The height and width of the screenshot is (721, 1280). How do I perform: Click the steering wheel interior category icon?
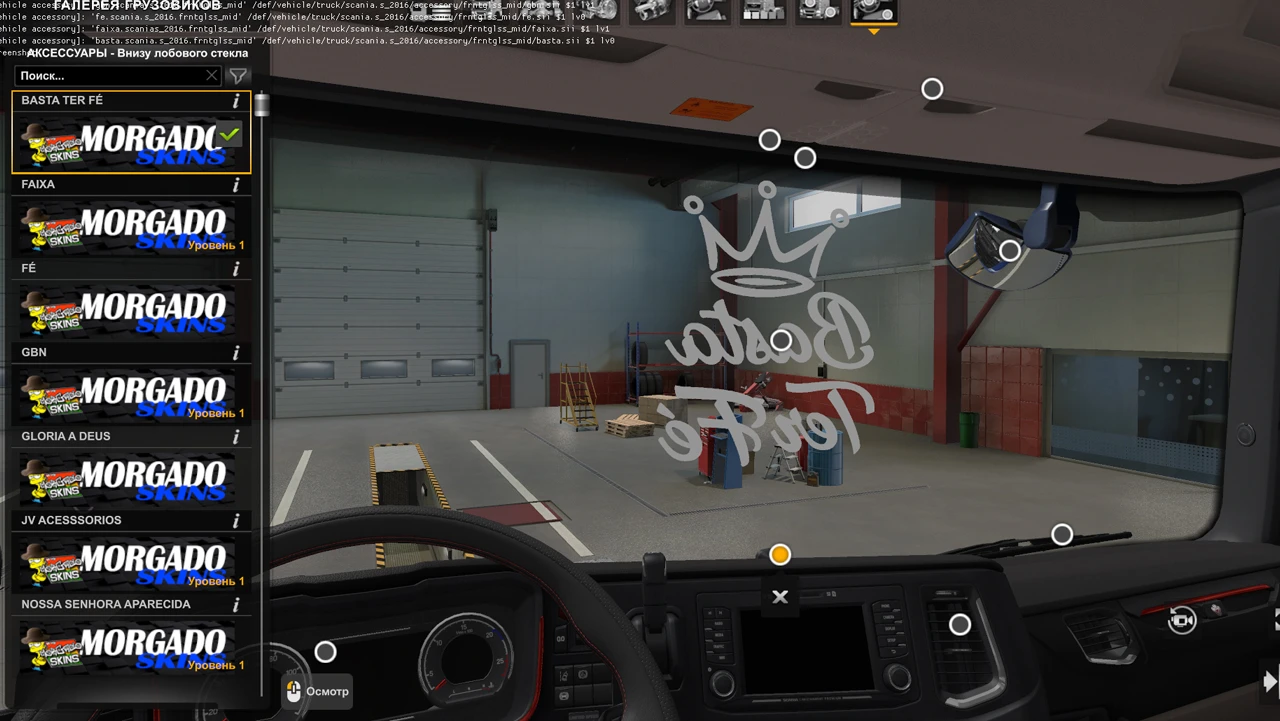708,12
